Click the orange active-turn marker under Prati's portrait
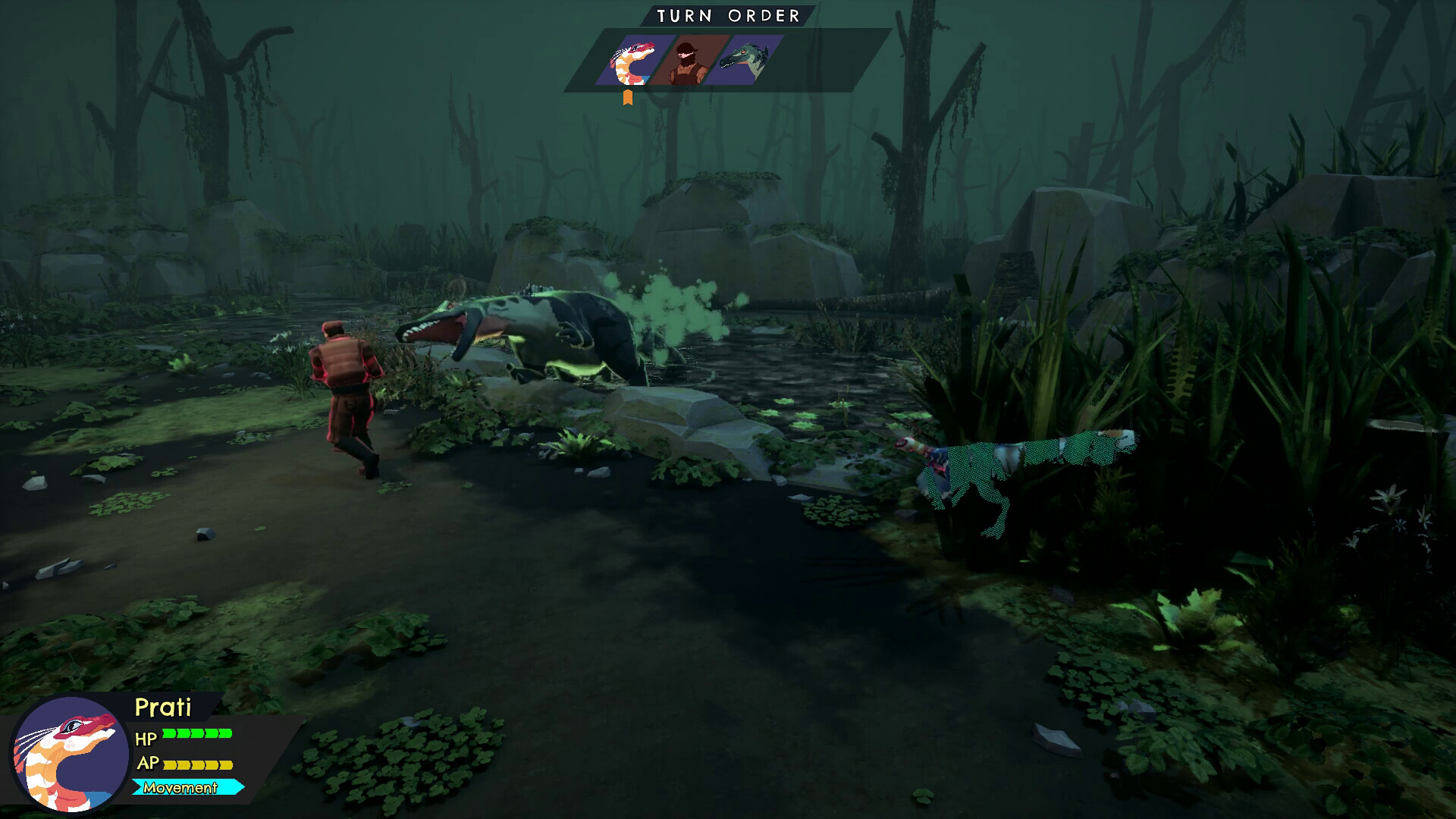The width and height of the screenshot is (1456, 819). (627, 94)
